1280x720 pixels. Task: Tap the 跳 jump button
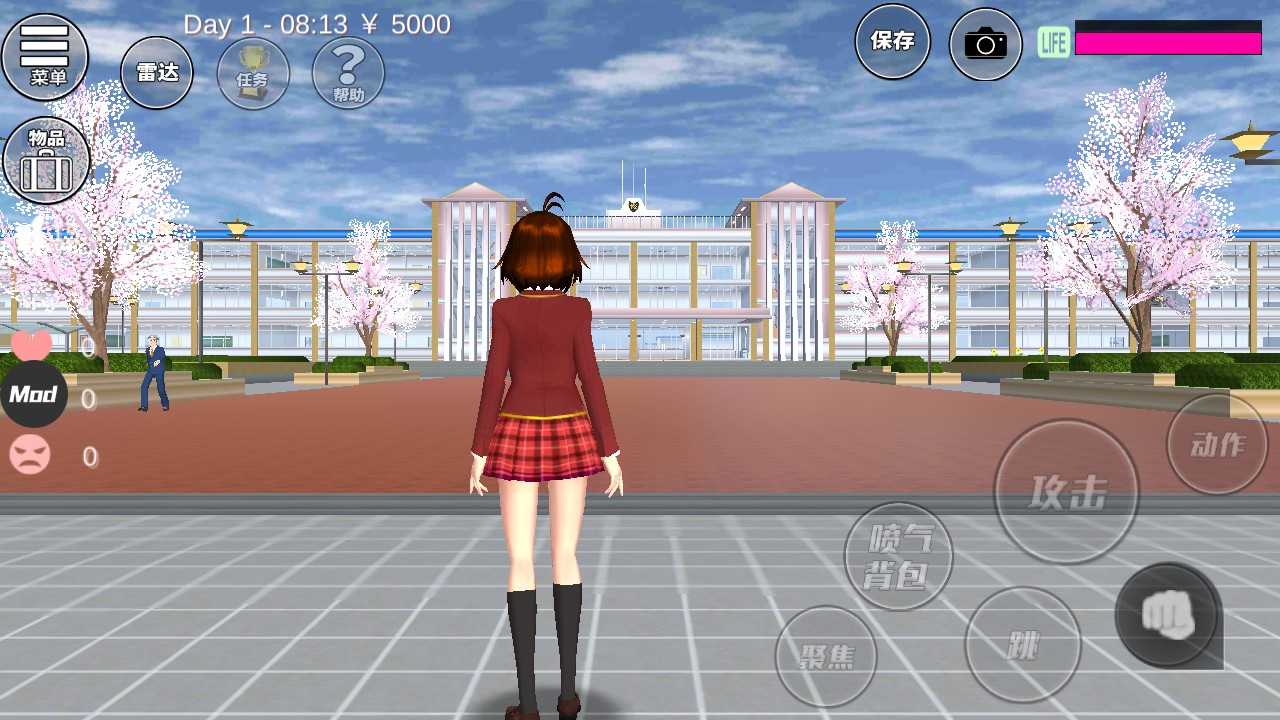[x=1022, y=645]
